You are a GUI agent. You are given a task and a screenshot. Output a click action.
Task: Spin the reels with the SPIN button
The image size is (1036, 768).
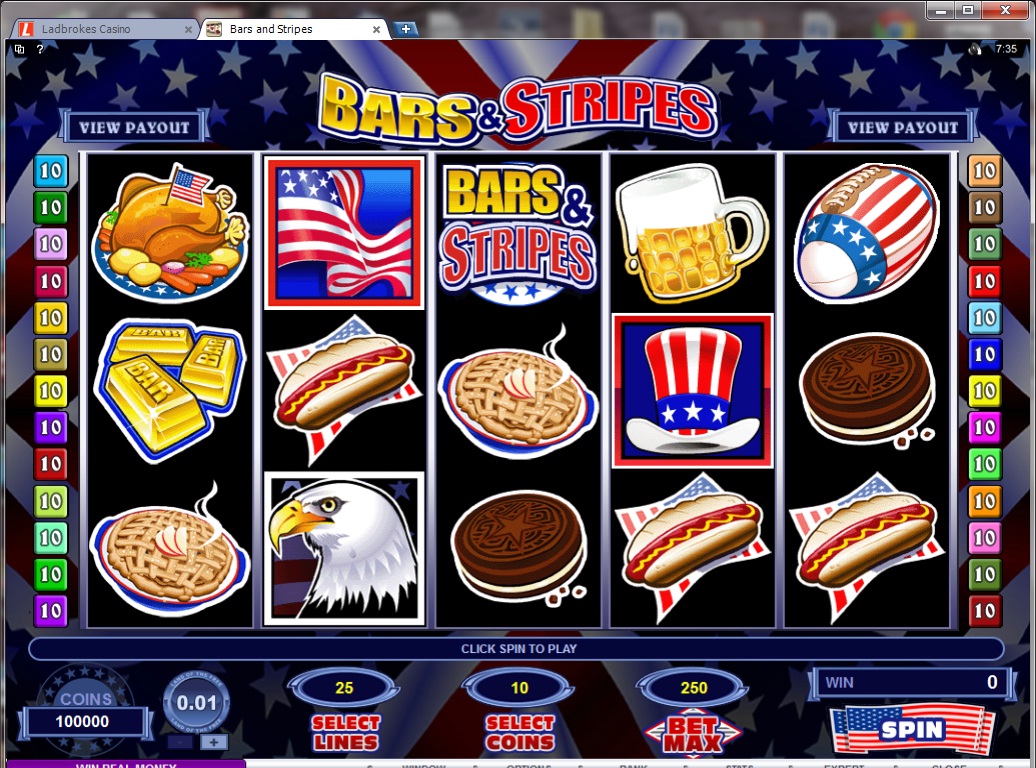coord(911,729)
